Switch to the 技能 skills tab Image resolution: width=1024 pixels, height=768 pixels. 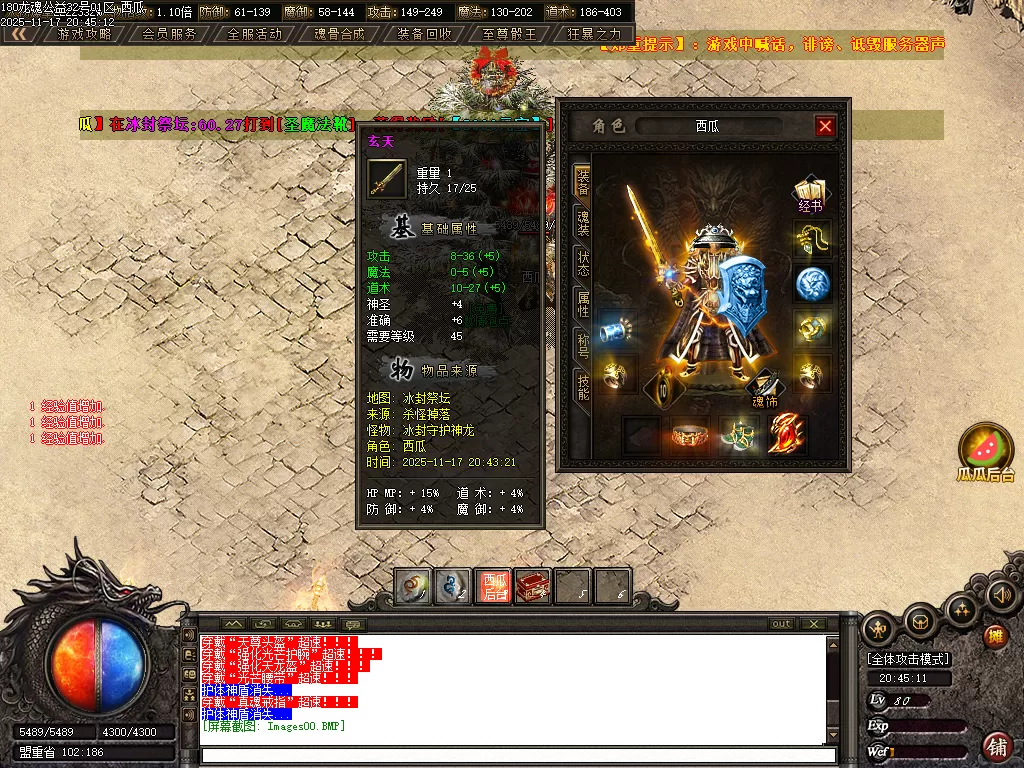click(583, 385)
